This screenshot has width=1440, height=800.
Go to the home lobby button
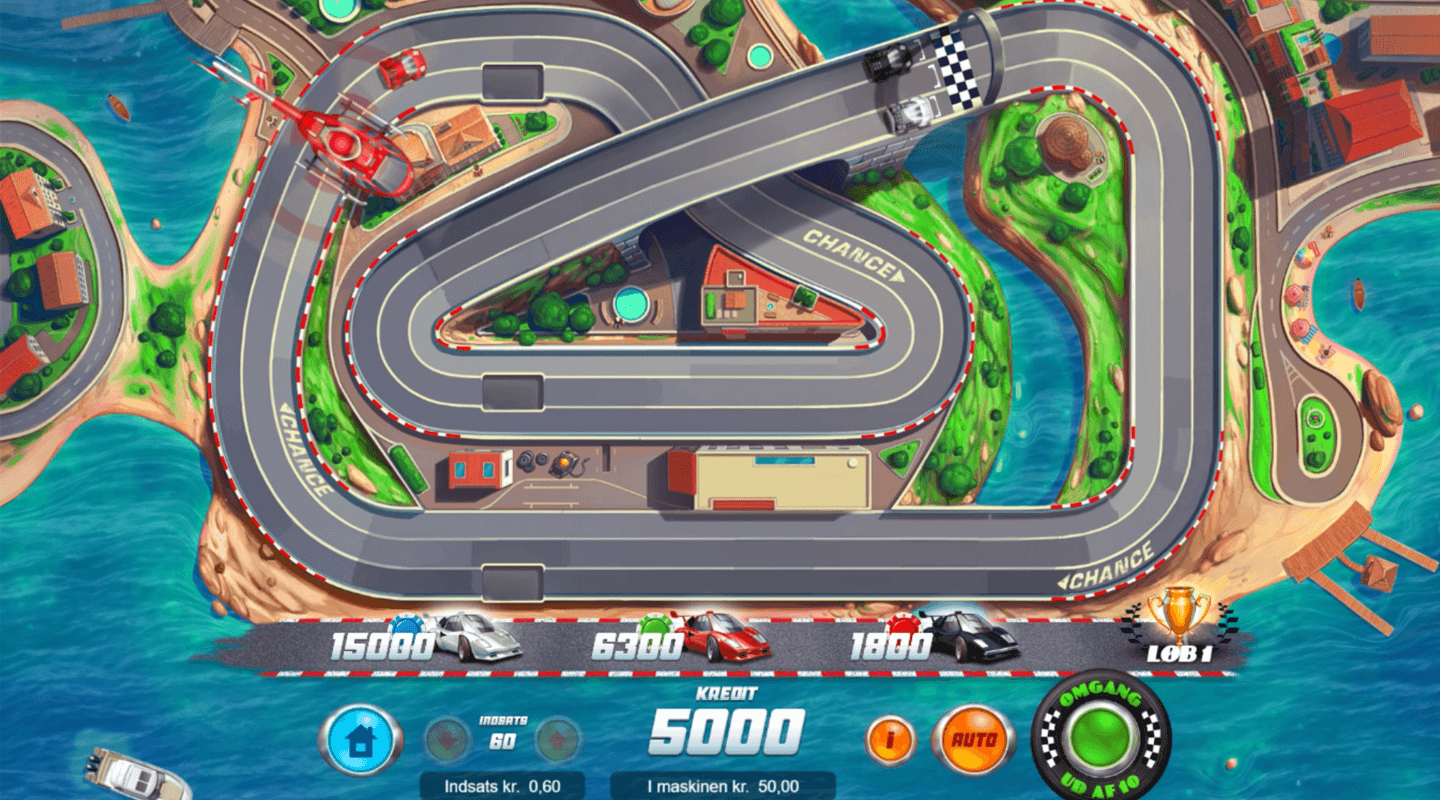point(360,740)
